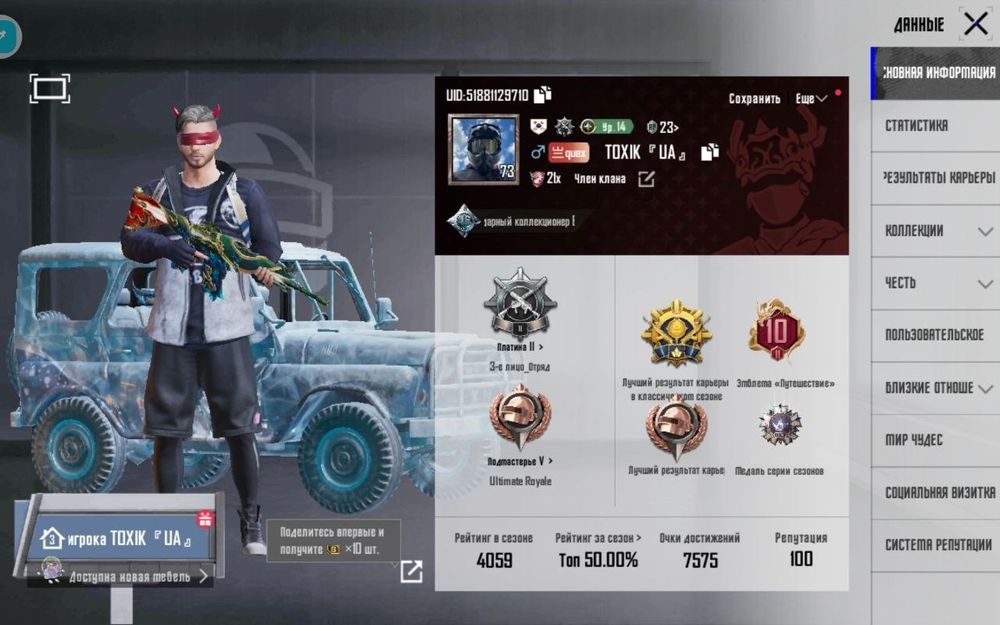Switch to the Статистика tab

tap(916, 126)
